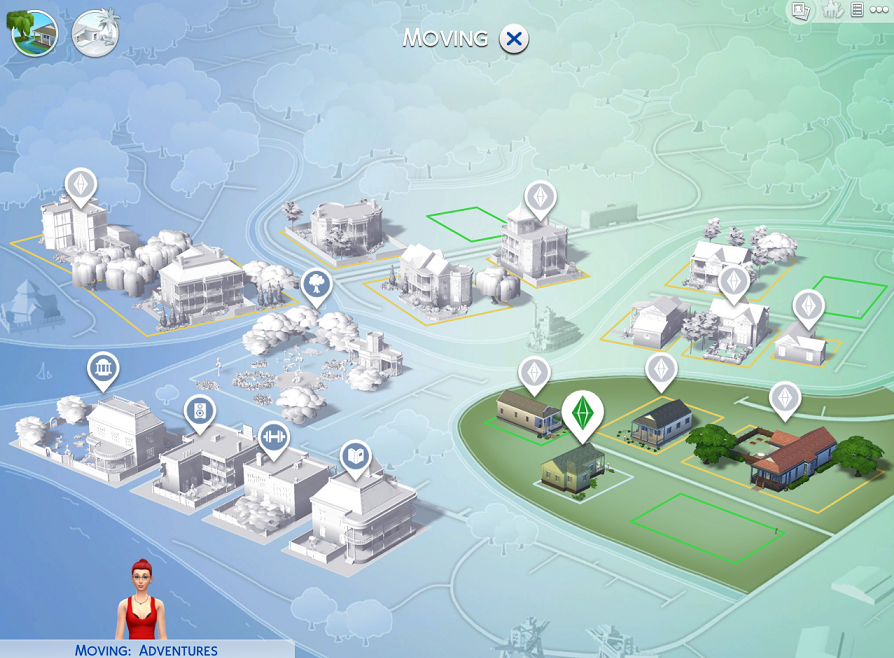Open the list panel icon

(857, 11)
